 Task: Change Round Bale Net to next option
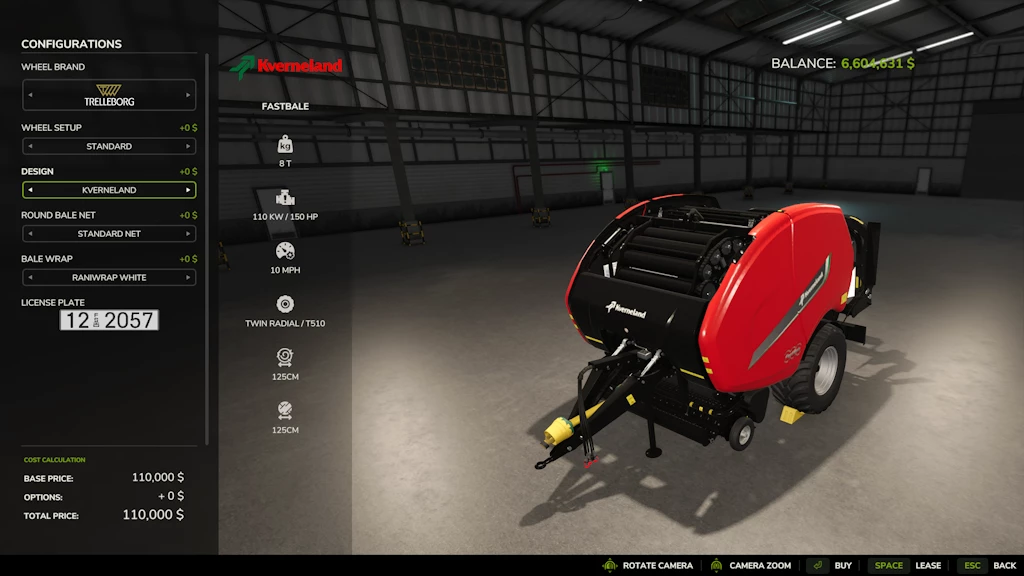pos(188,234)
